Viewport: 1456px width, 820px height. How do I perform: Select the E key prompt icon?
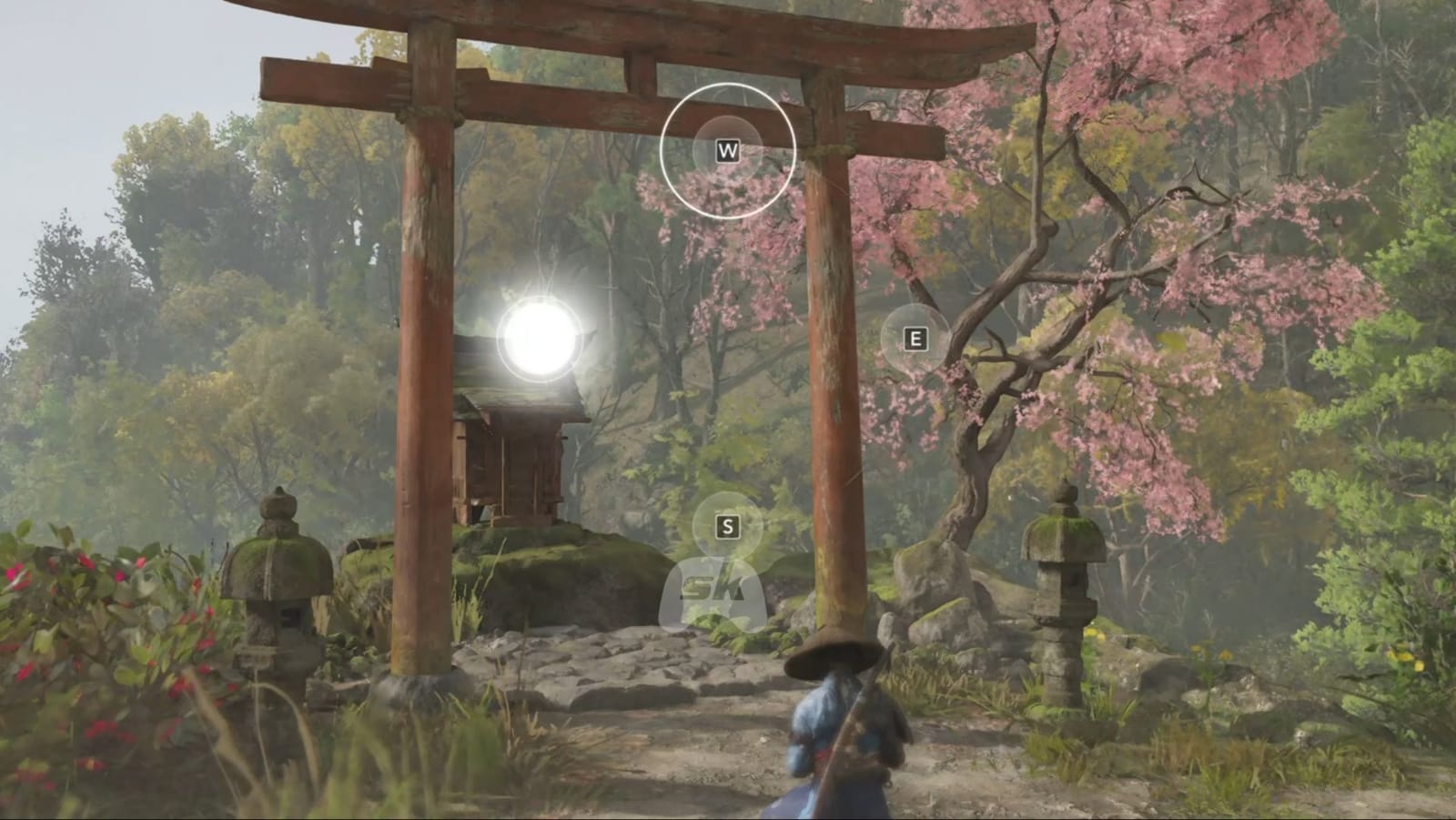(914, 338)
